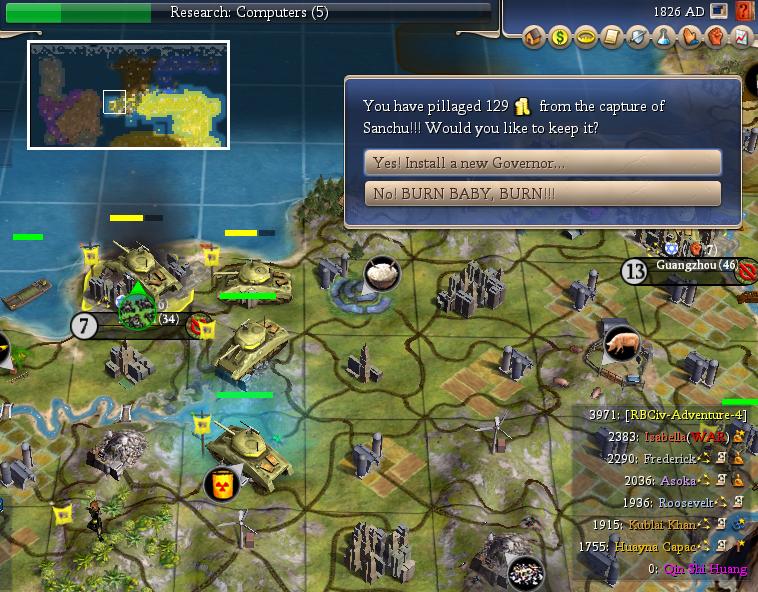Open the Civics advisor ring icon
This screenshot has width=758, height=592.
pyautogui.click(x=585, y=38)
